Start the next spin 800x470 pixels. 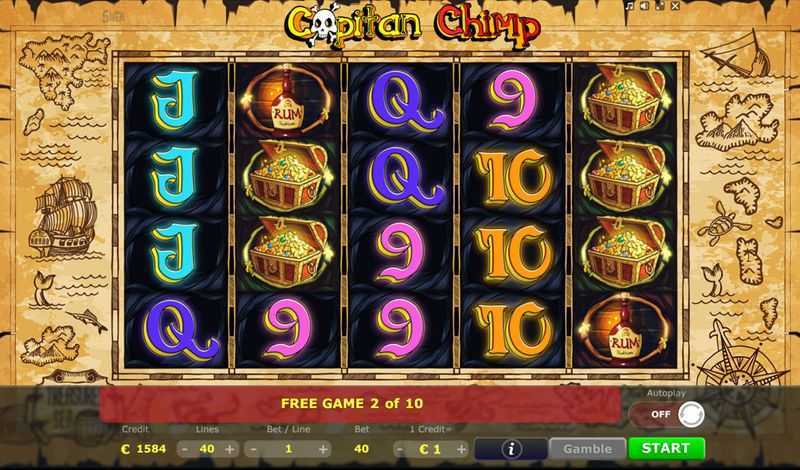coord(666,448)
